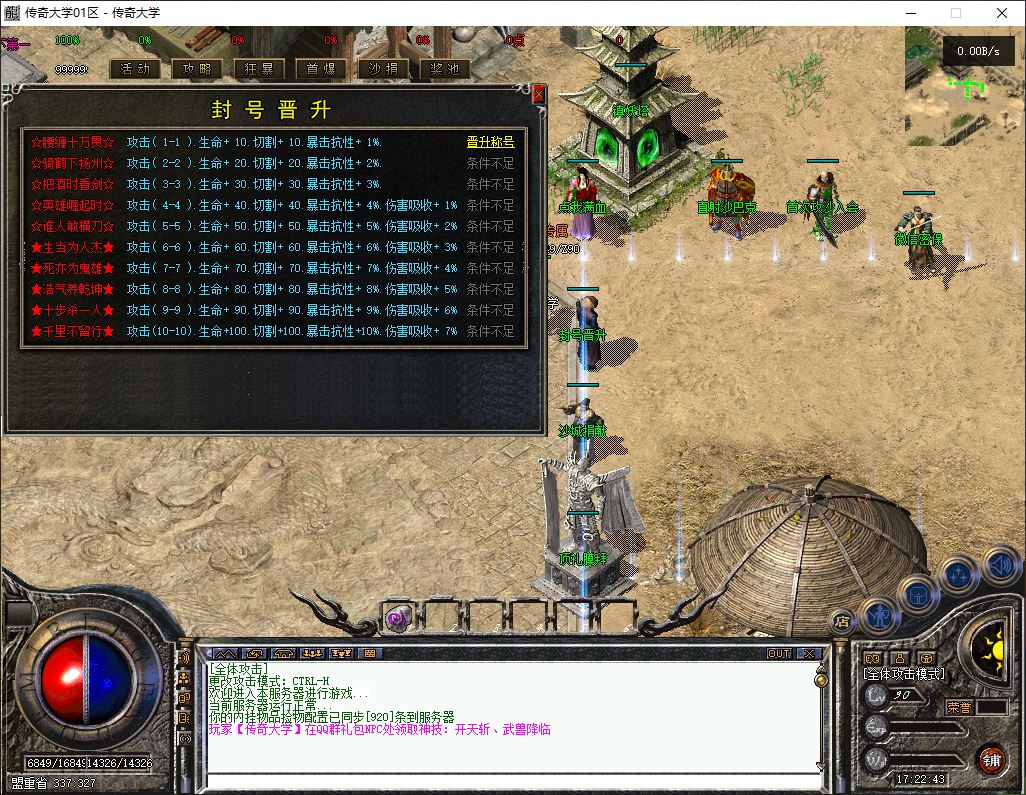1026x795 pixels.
Task: Open the 沙捐 donation menu
Action: (x=383, y=69)
